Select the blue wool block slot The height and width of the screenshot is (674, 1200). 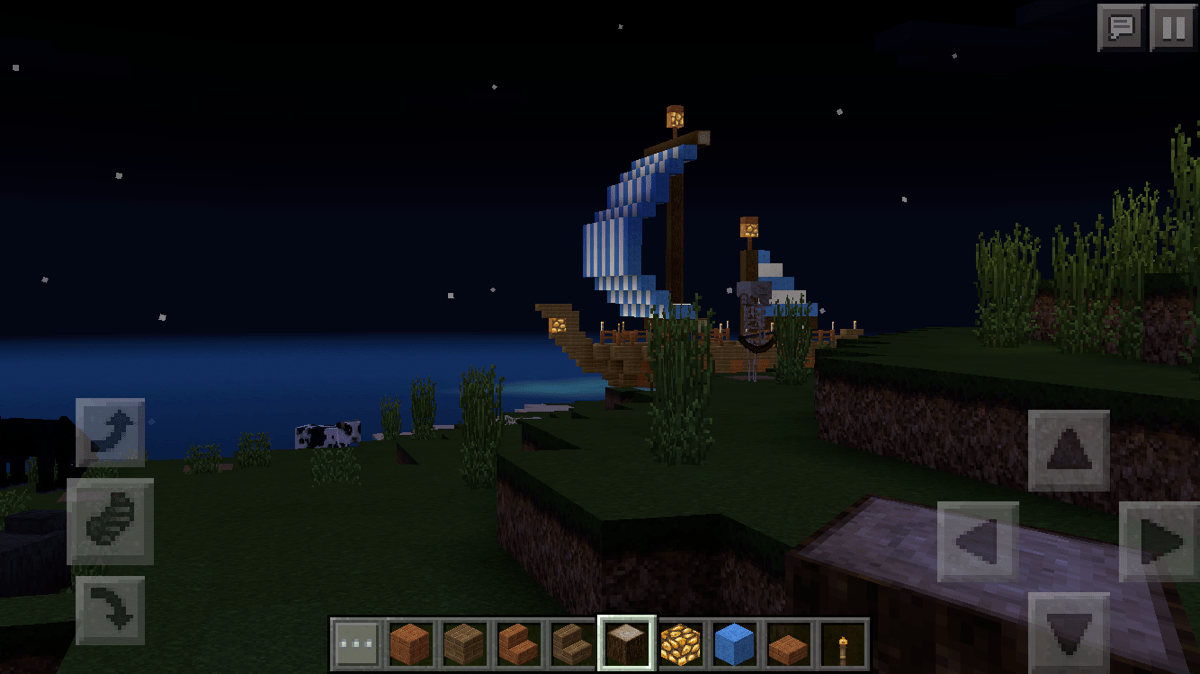tap(735, 643)
